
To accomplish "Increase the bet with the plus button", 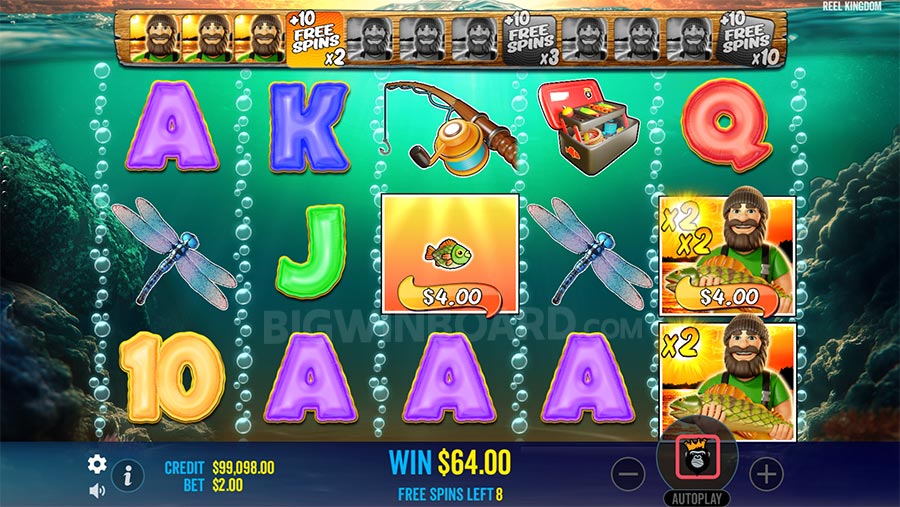I will [765, 475].
